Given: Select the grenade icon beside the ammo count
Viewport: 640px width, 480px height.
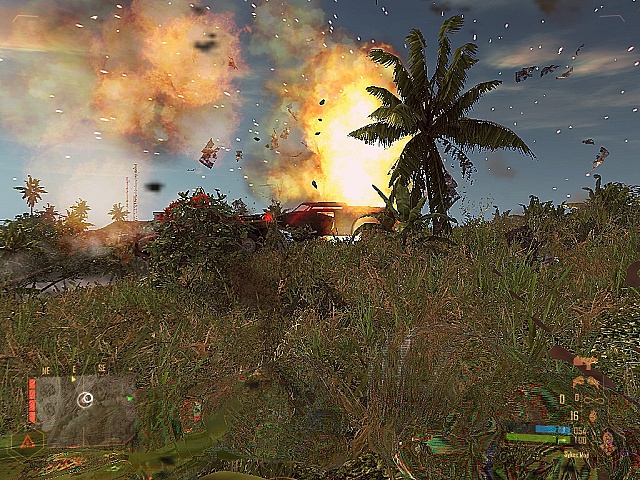Looking at the screenshot, I should pyautogui.click(x=592, y=415).
